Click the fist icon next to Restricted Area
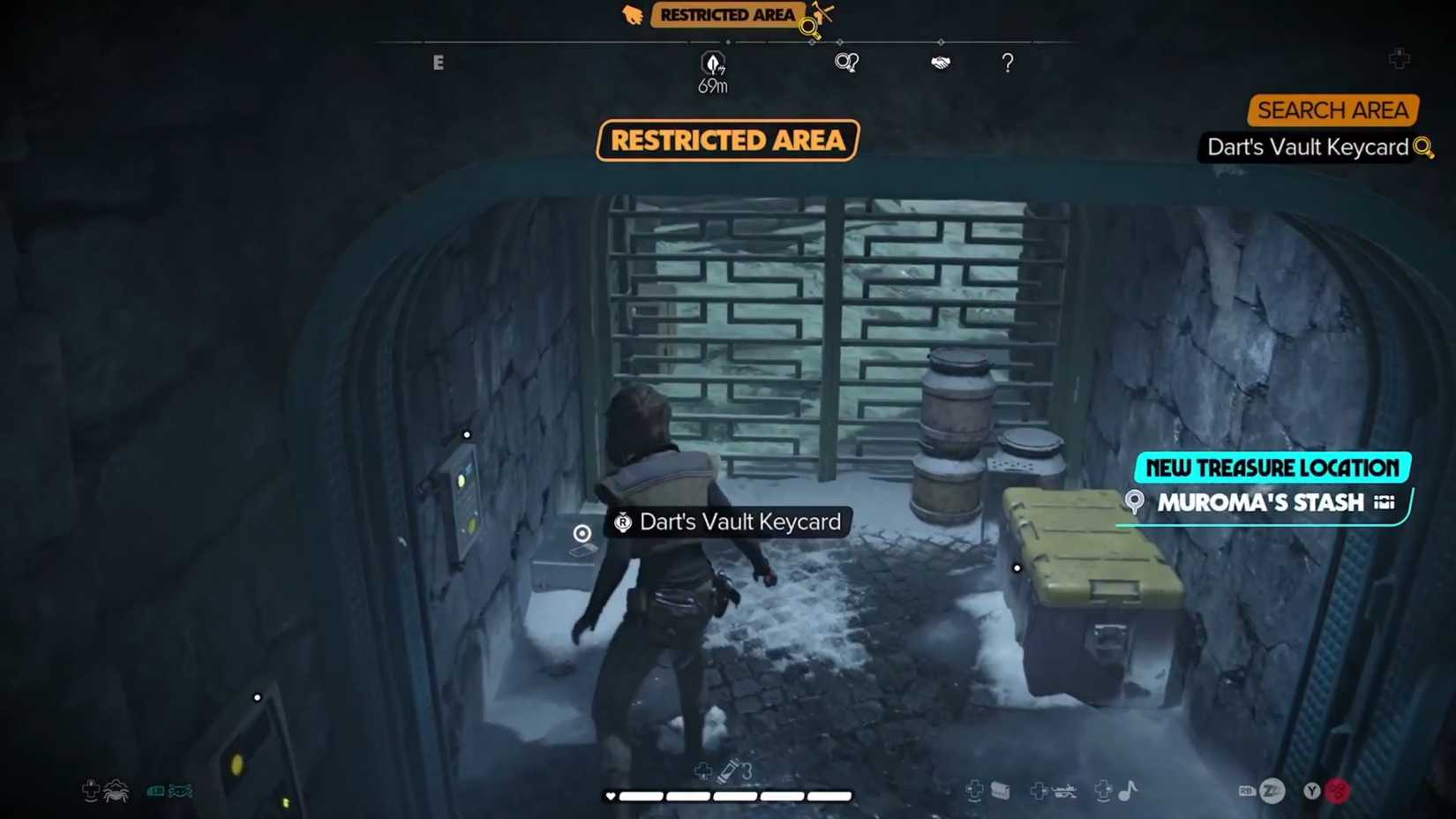 pos(633,15)
